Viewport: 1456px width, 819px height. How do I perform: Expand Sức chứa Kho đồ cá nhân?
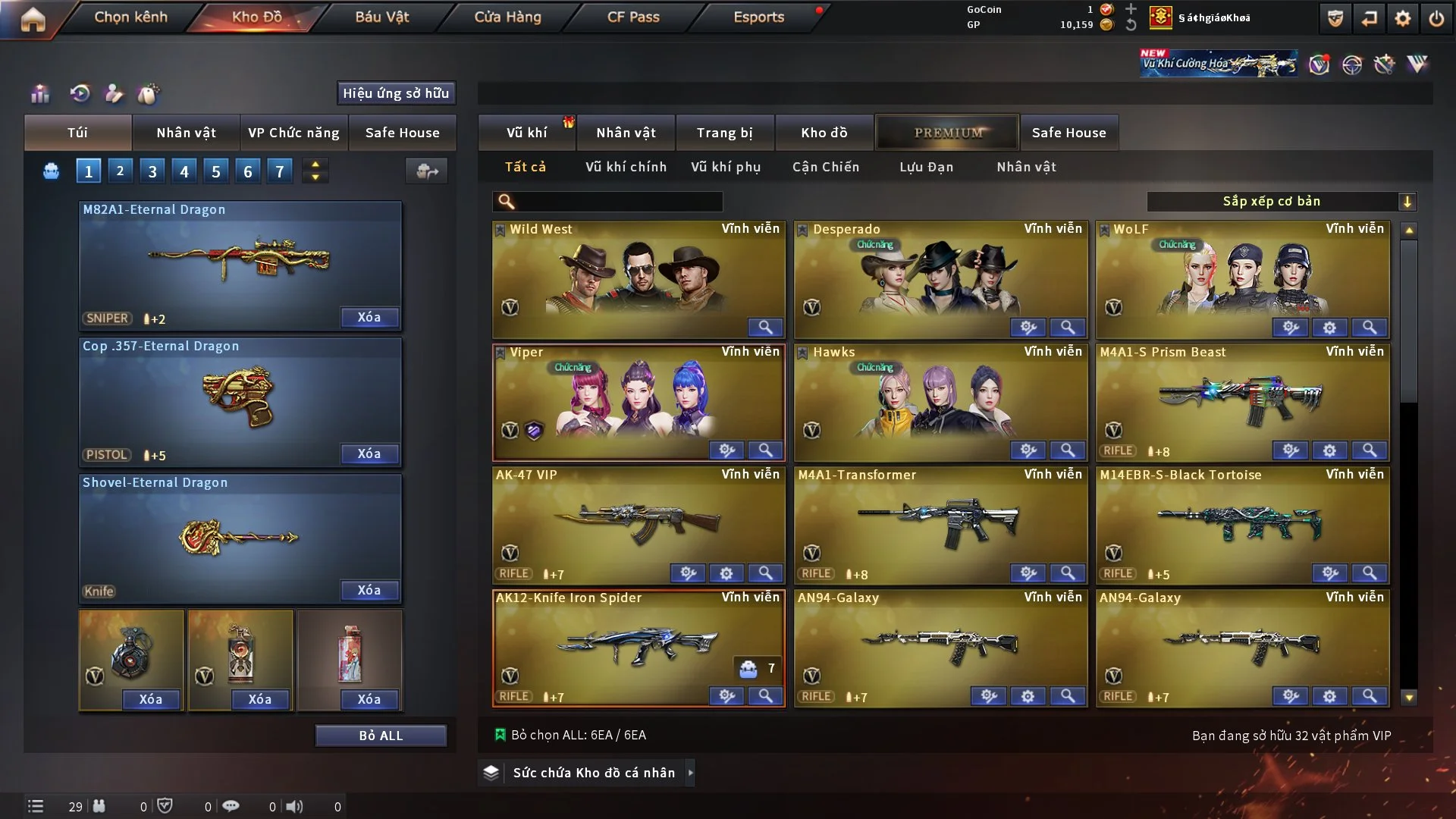click(691, 773)
